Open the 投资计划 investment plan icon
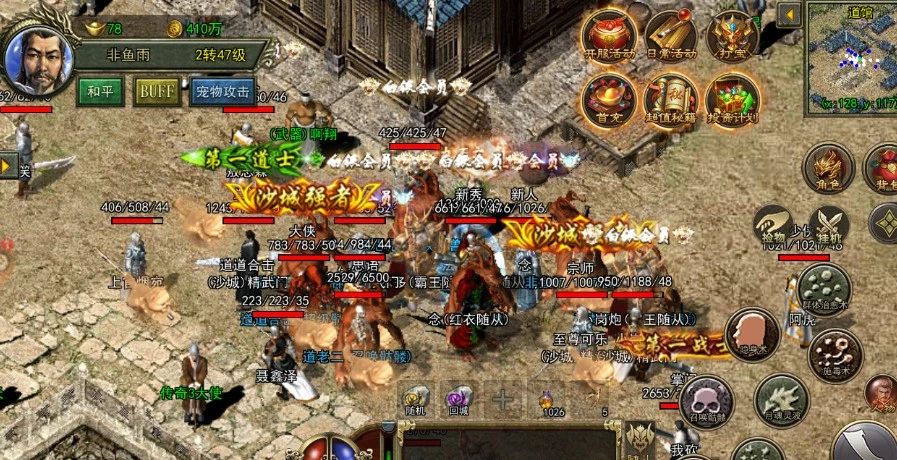This screenshot has width=897, height=460. [731, 98]
